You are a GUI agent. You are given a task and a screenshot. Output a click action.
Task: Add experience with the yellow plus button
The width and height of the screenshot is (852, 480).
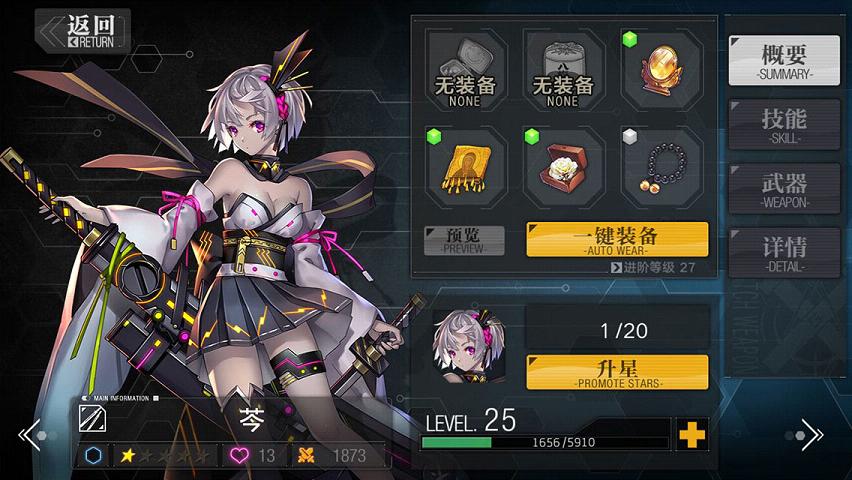click(x=691, y=434)
